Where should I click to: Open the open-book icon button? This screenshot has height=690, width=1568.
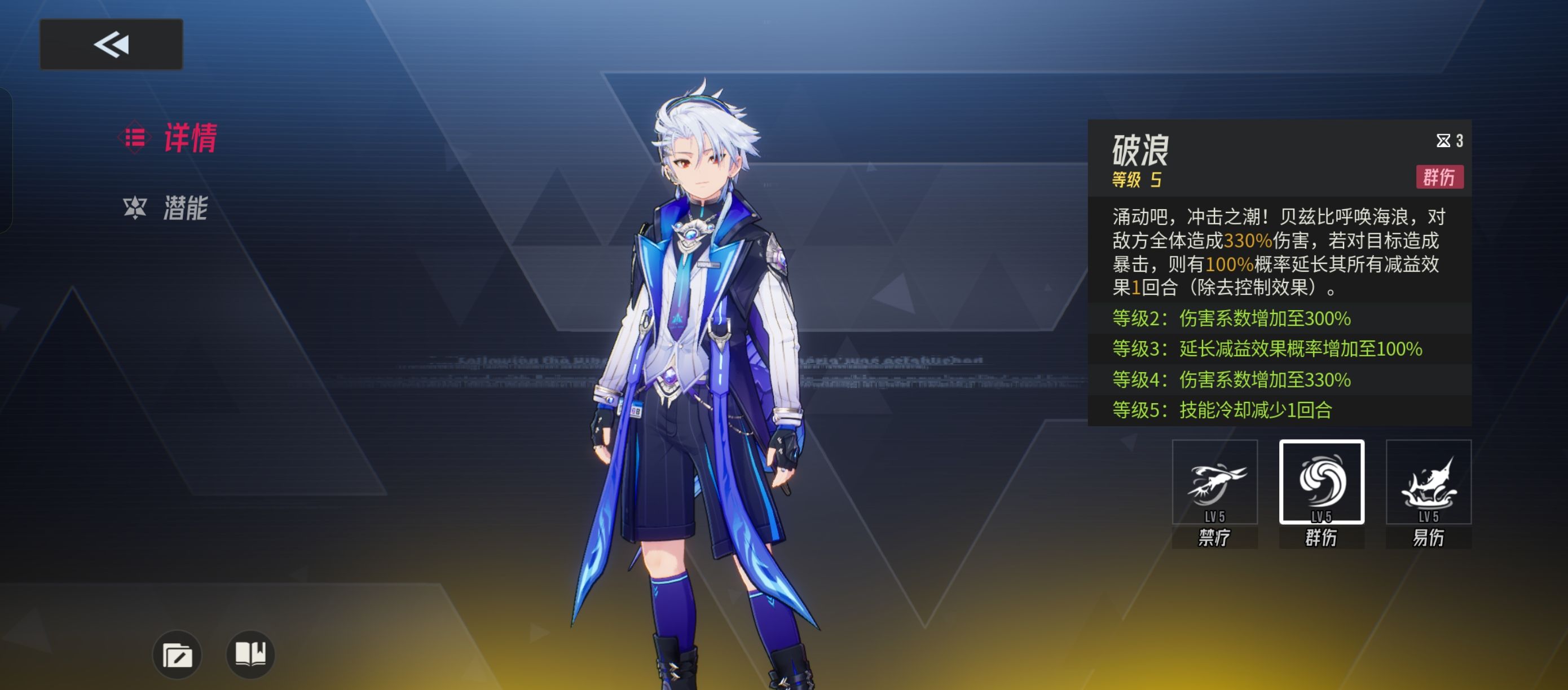[250, 654]
